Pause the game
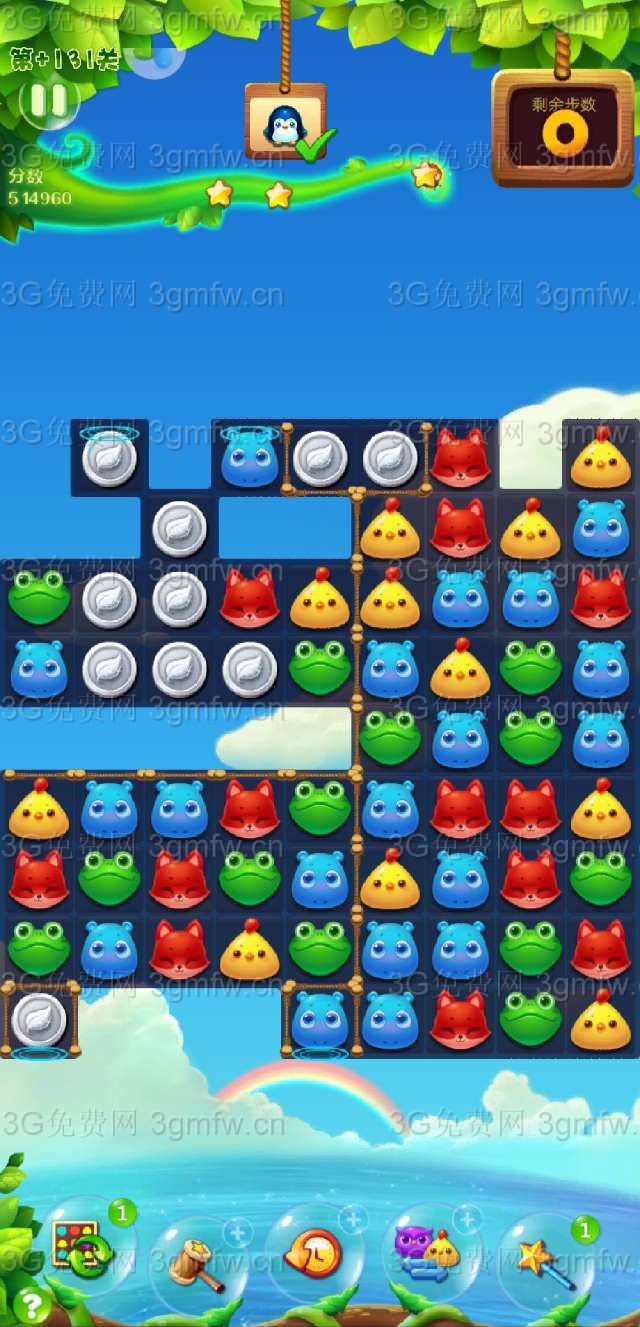 [x=48, y=100]
